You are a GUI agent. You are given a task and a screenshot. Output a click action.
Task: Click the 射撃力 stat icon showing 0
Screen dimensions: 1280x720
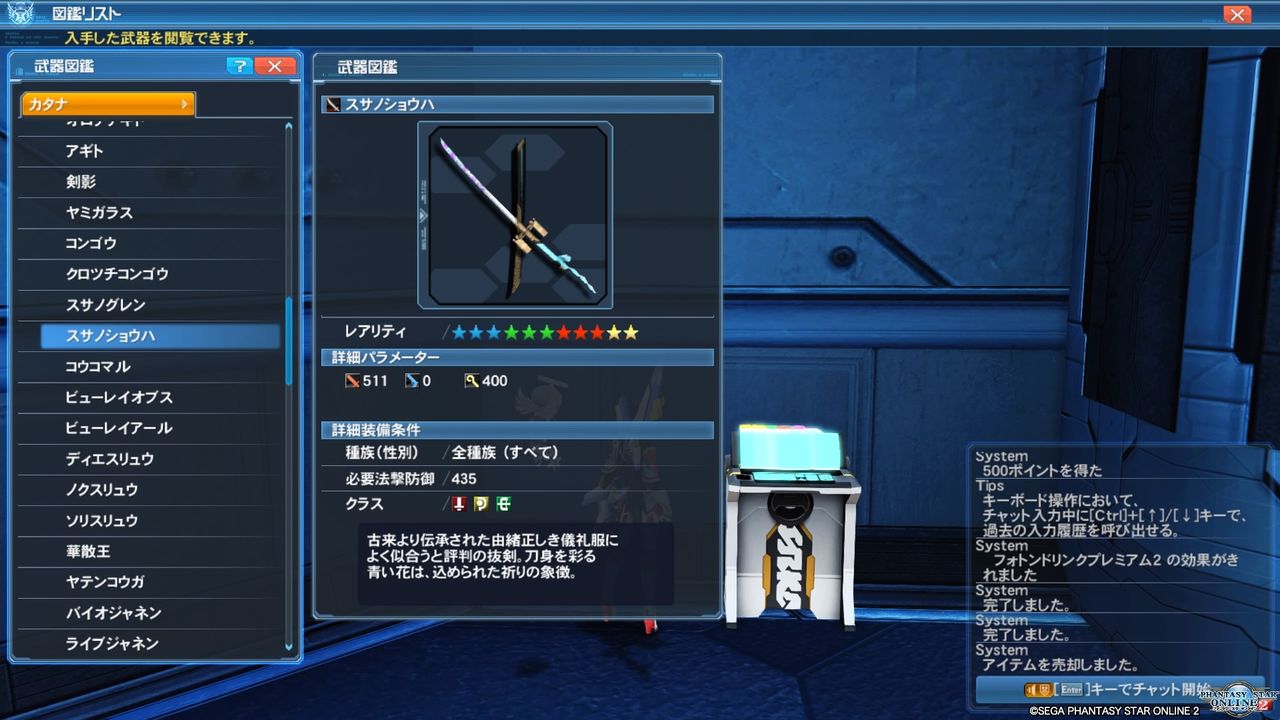[413, 380]
